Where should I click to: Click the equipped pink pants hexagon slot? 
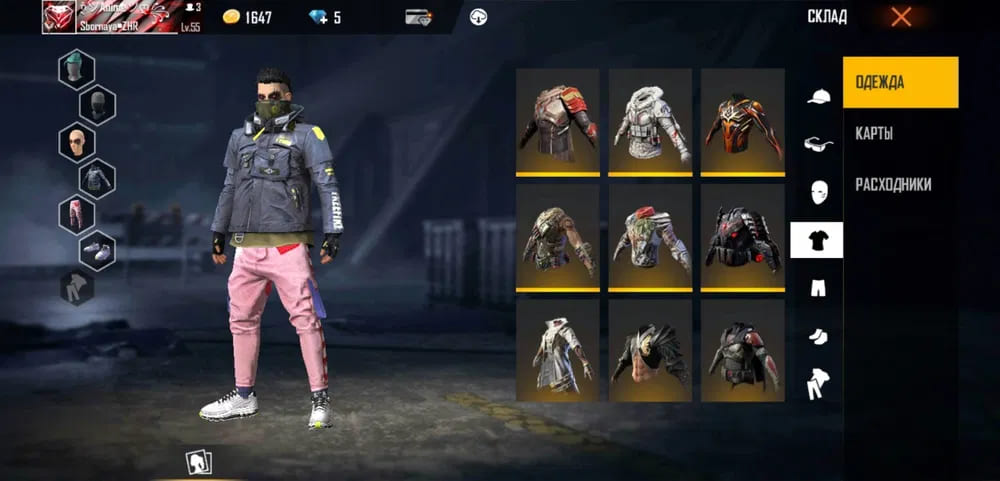(77, 214)
